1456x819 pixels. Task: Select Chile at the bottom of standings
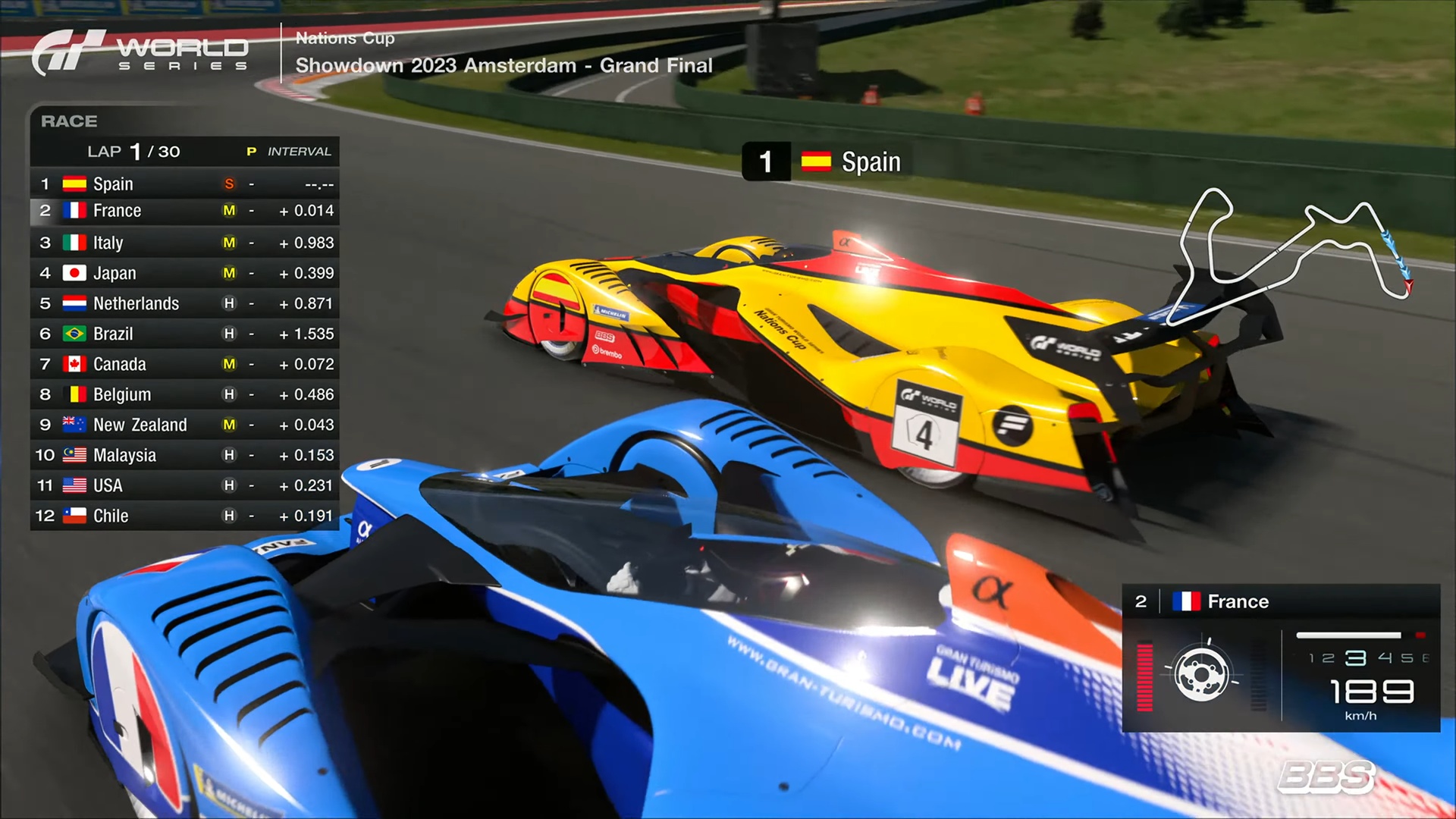click(184, 516)
